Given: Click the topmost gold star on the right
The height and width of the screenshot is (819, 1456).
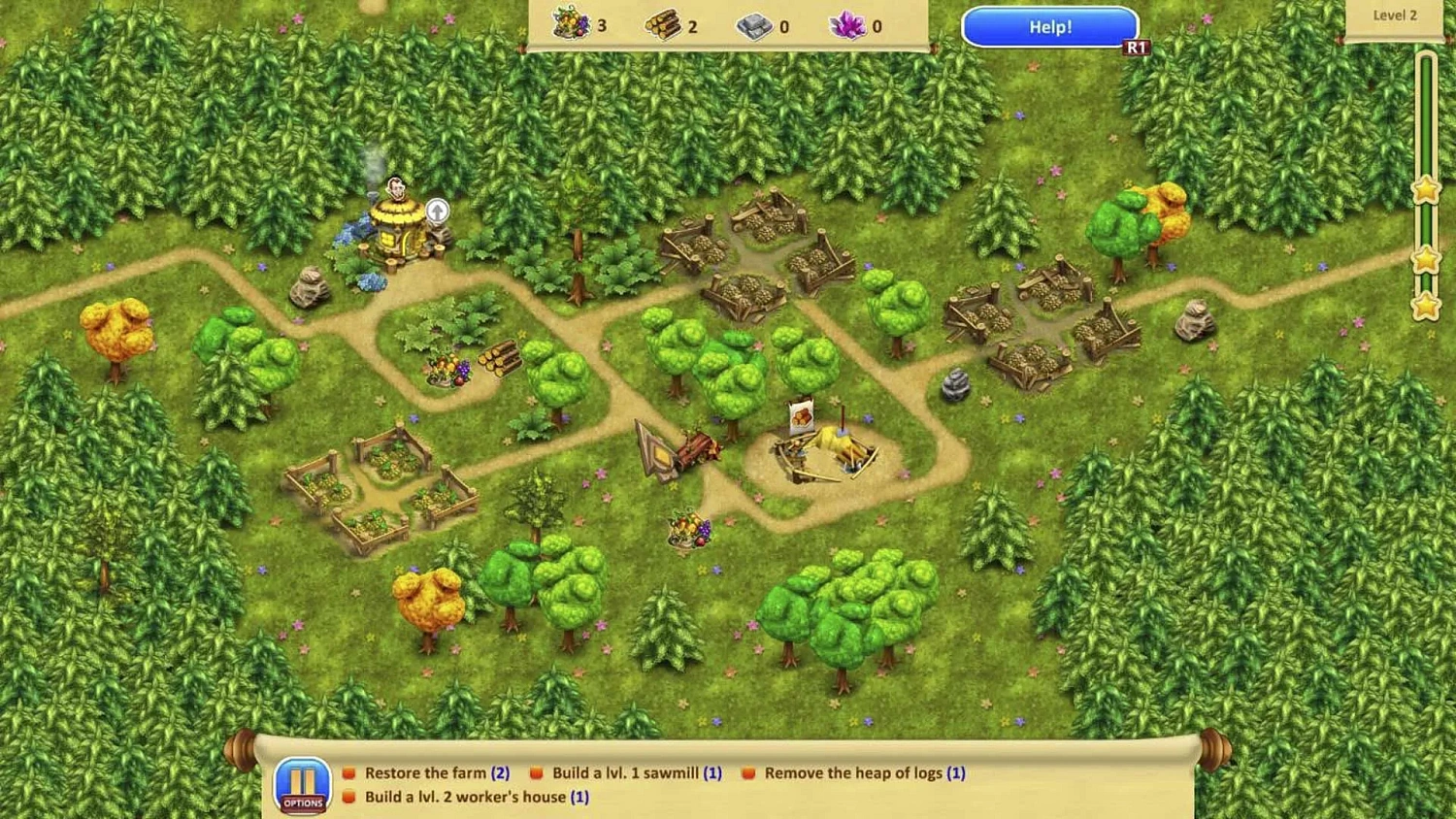Looking at the screenshot, I should (x=1425, y=190).
